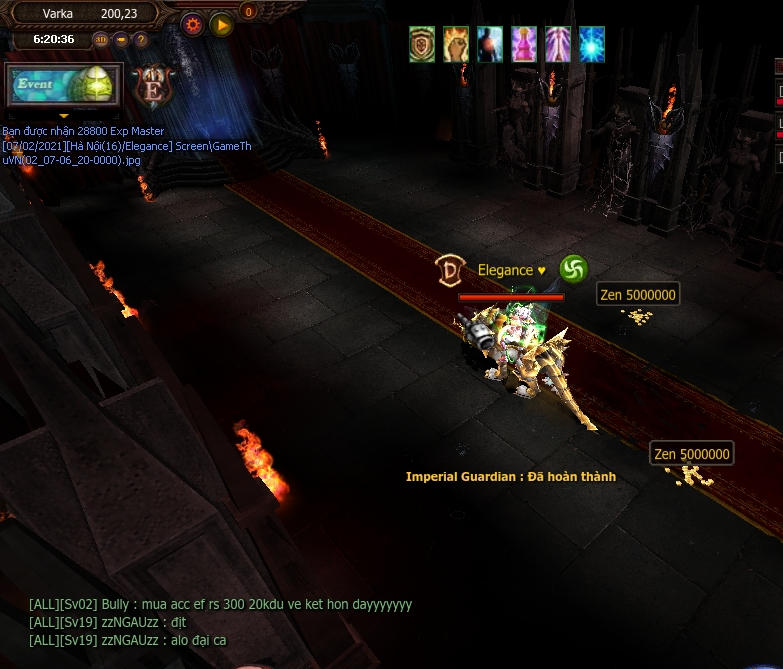The width and height of the screenshot is (783, 669).
Task: Select the pink potion buff icon
Action: 524,44
